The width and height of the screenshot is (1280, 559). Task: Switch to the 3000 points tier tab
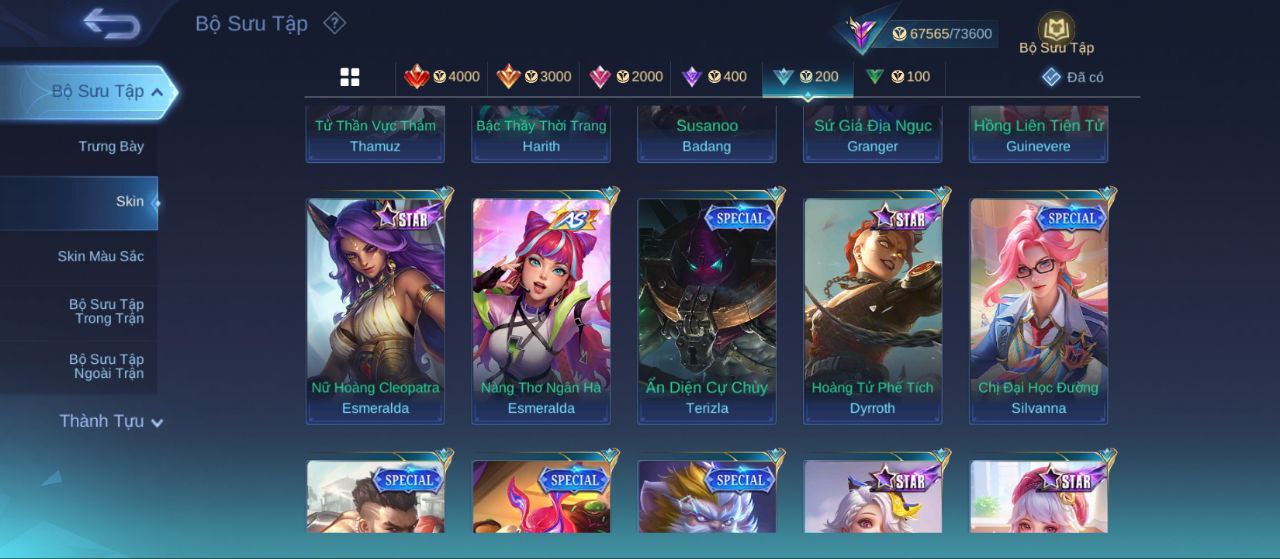point(533,77)
